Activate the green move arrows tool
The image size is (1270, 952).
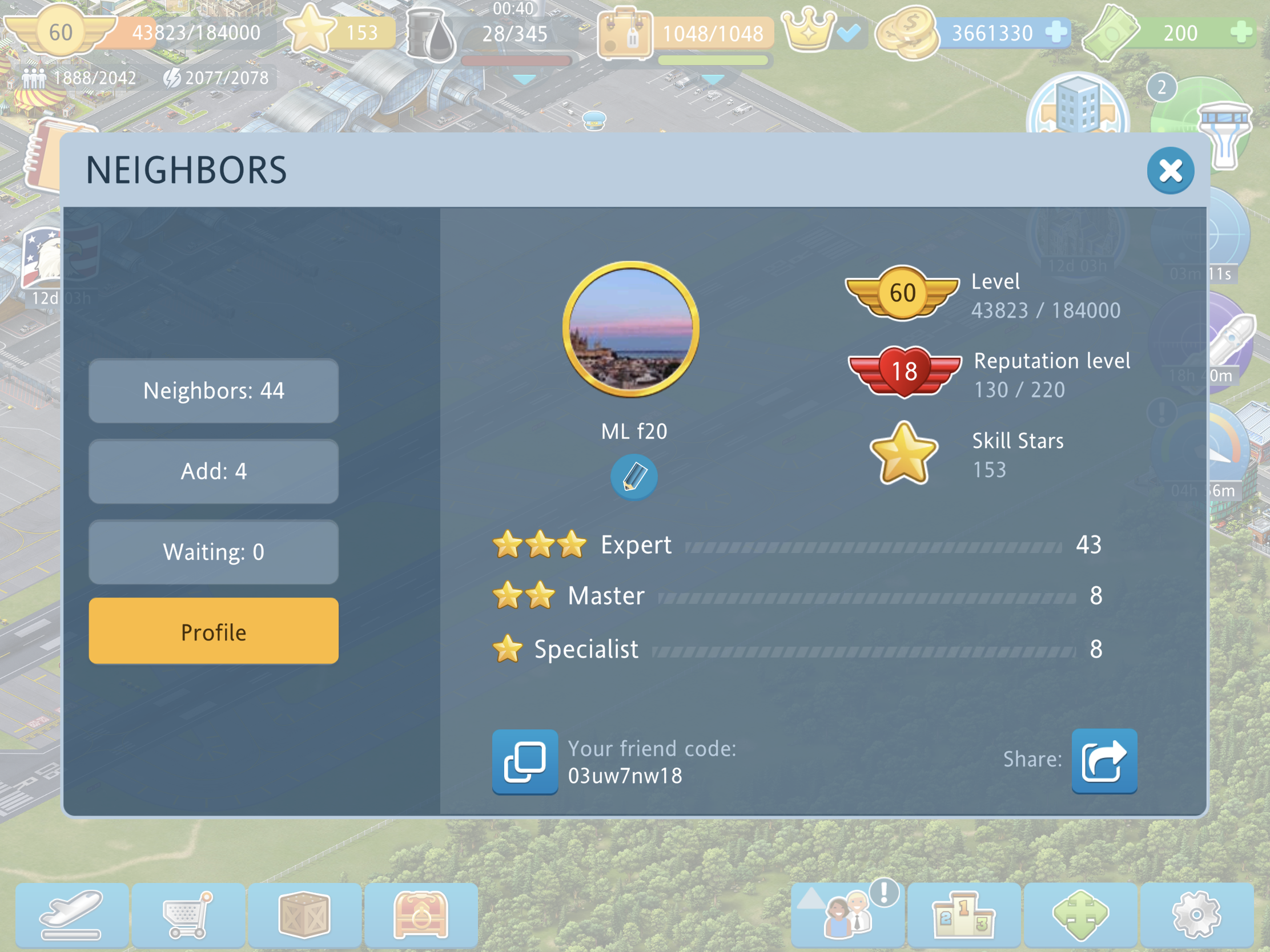pos(1080,914)
